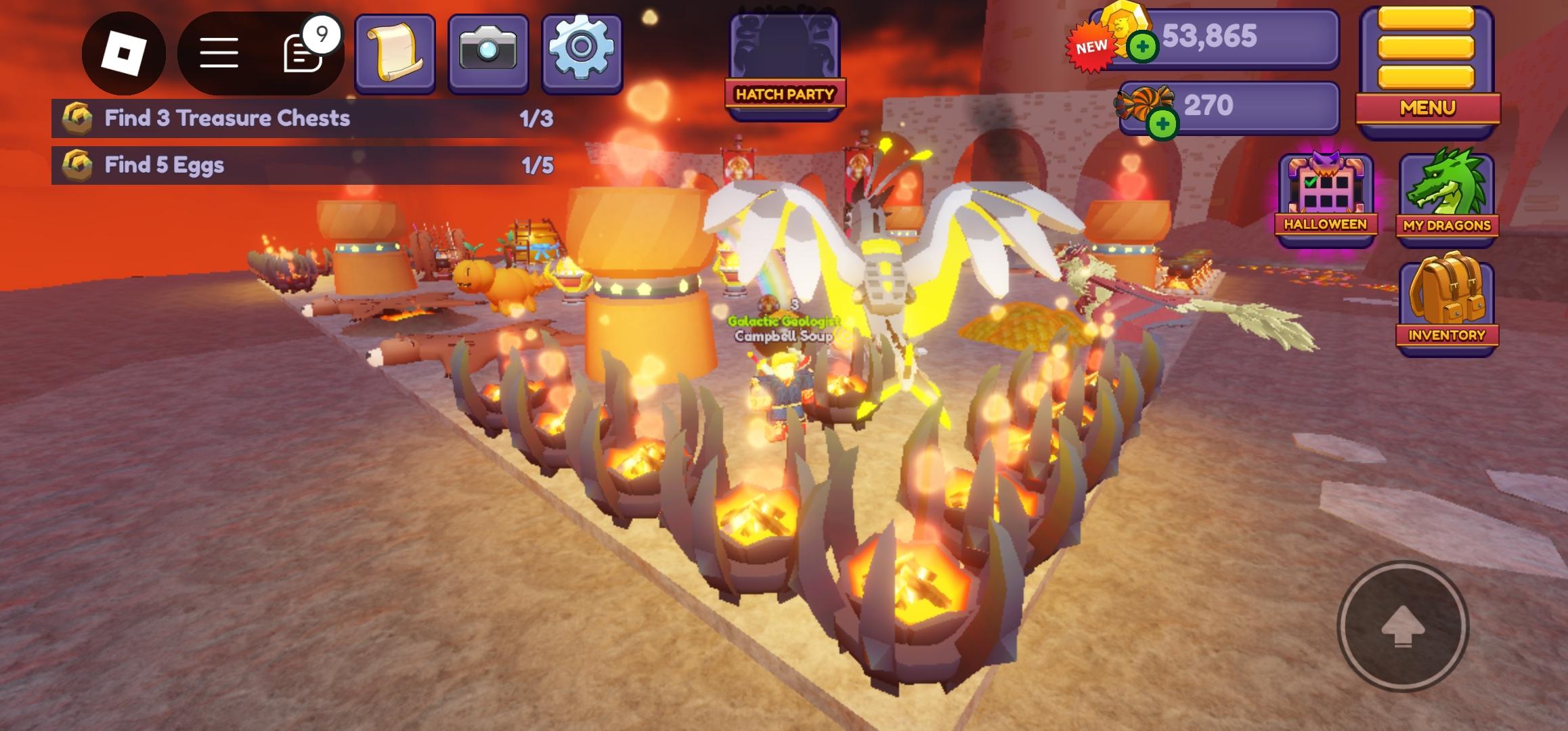
Task: Open the MENU button
Action: 1427,107
